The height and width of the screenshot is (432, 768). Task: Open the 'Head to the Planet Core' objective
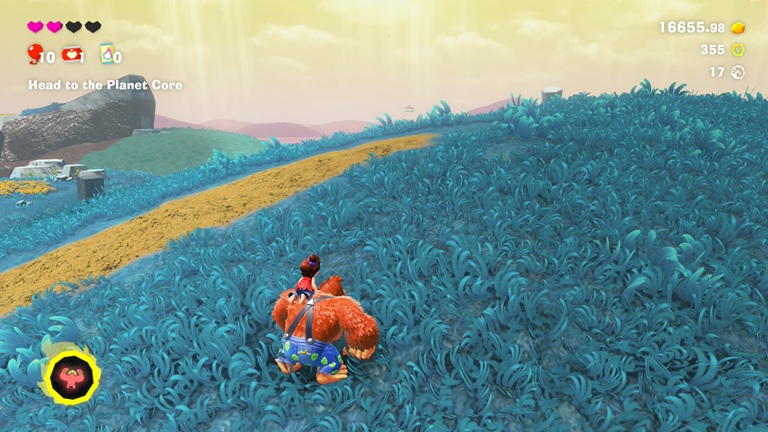click(105, 85)
